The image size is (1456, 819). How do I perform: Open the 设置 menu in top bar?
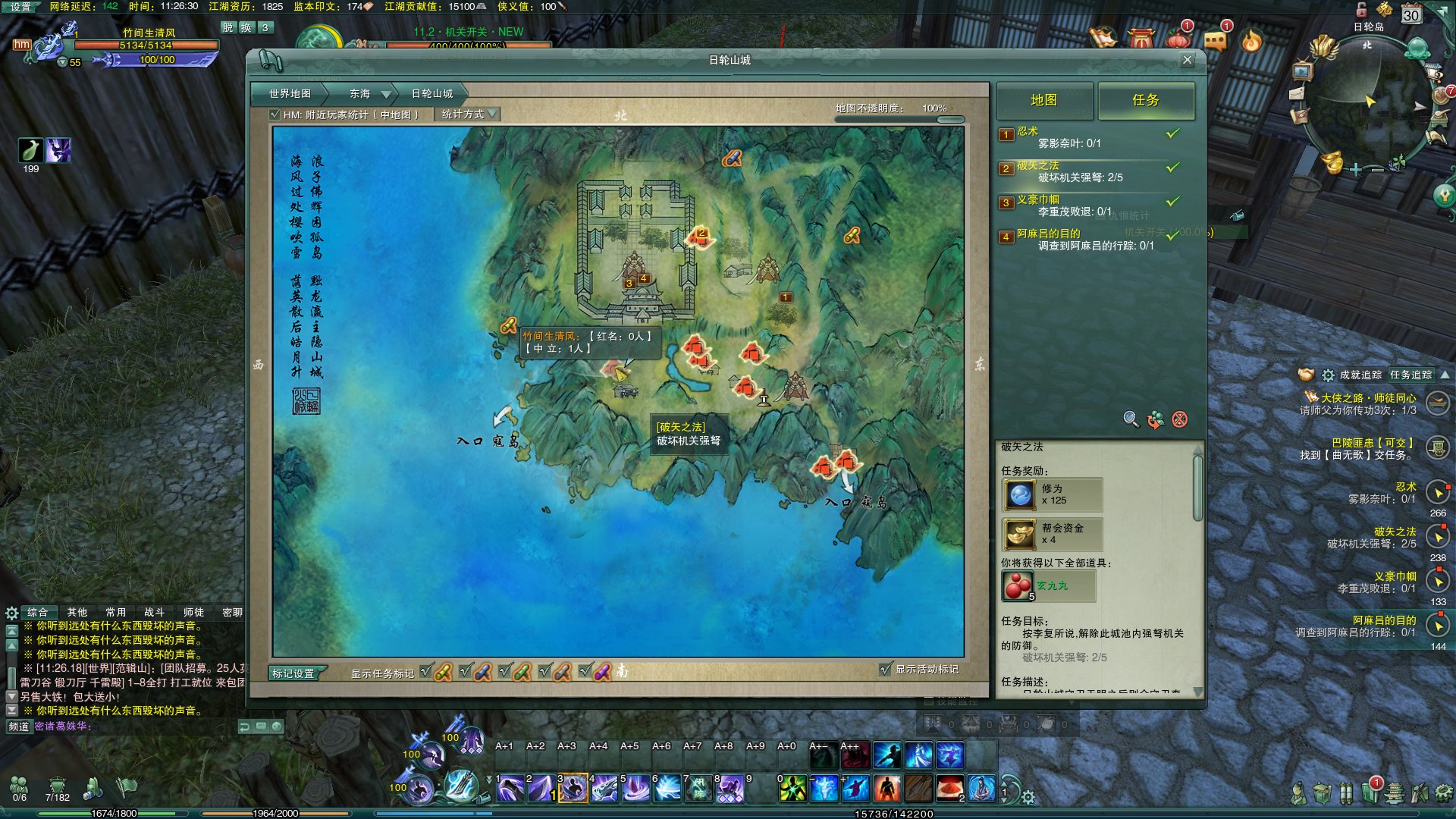(x=20, y=7)
